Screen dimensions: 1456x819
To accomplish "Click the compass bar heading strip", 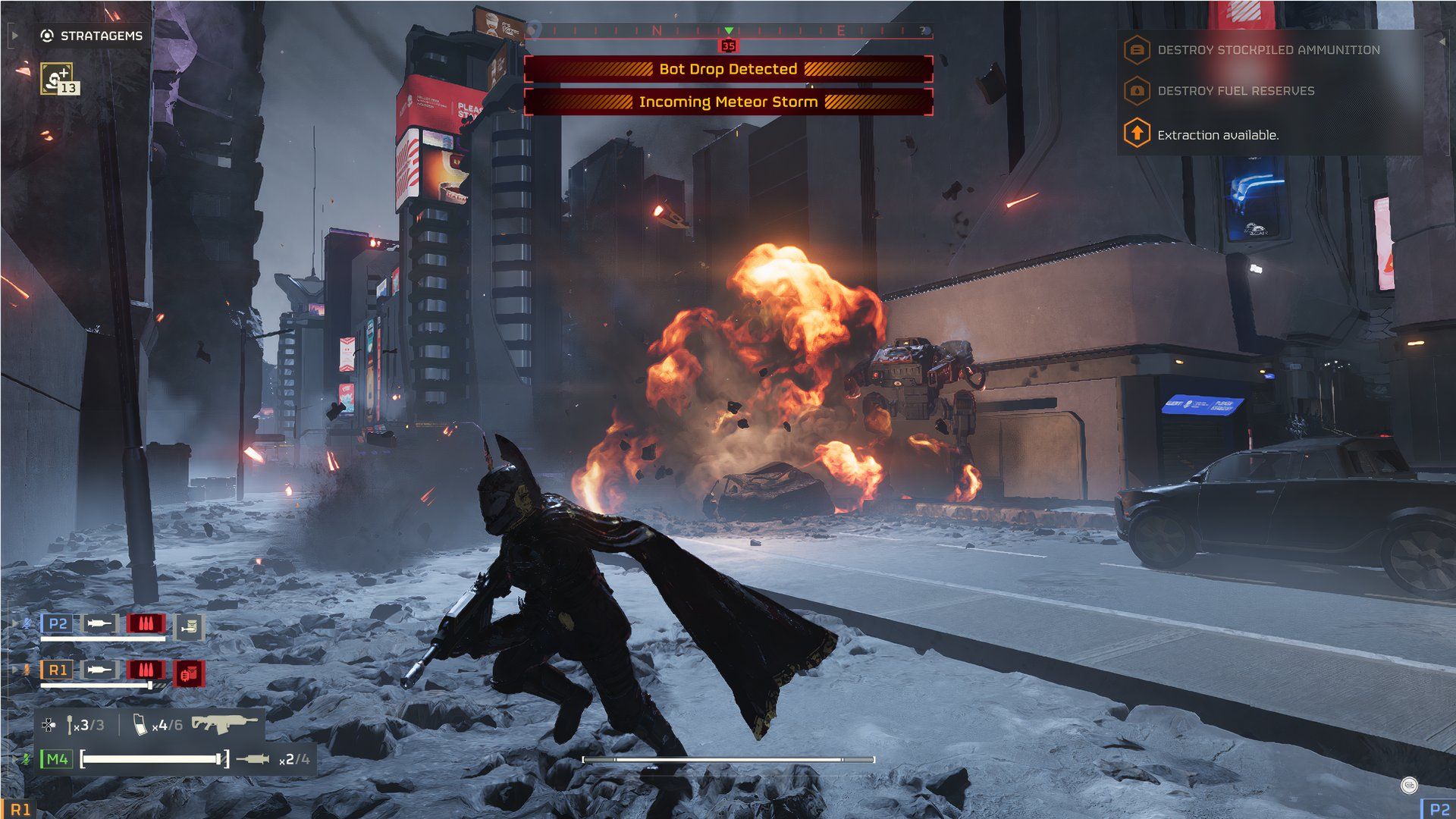I will [x=728, y=31].
